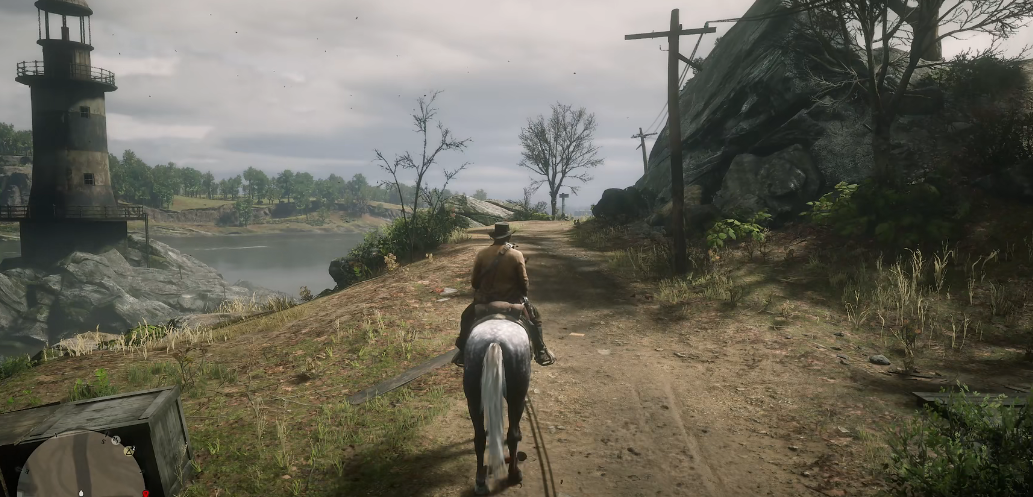The height and width of the screenshot is (497, 1033).
Task: Click the red marker on the minimap
Action: 147,492
